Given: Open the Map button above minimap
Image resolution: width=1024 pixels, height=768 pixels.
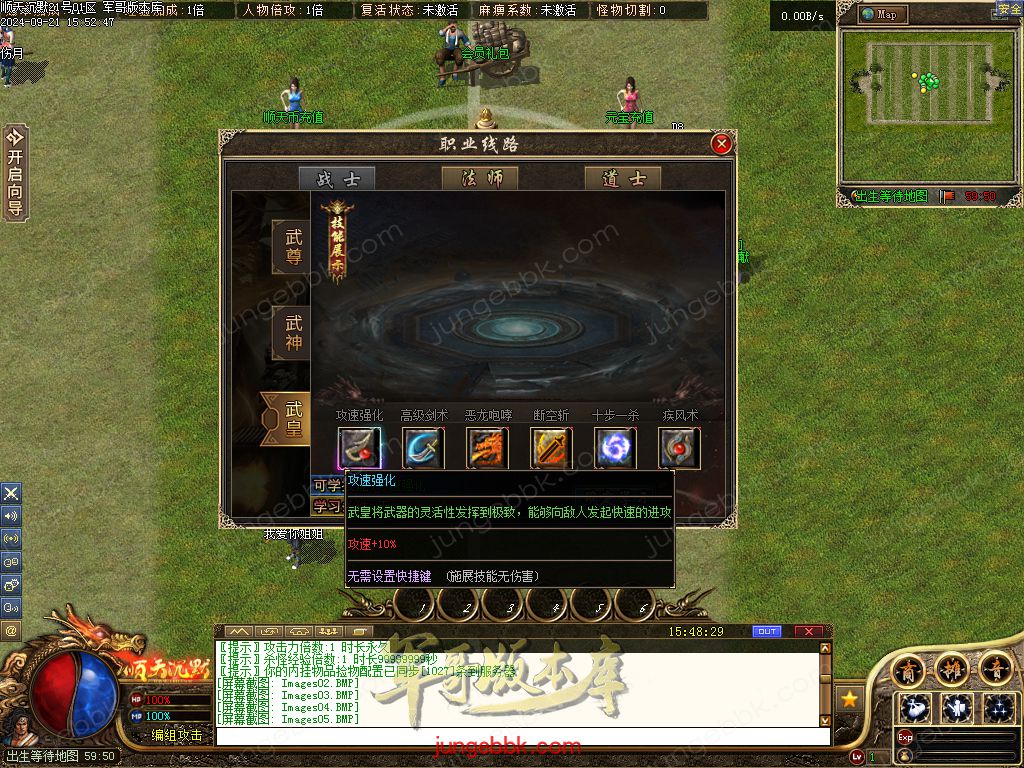Looking at the screenshot, I should (884, 14).
